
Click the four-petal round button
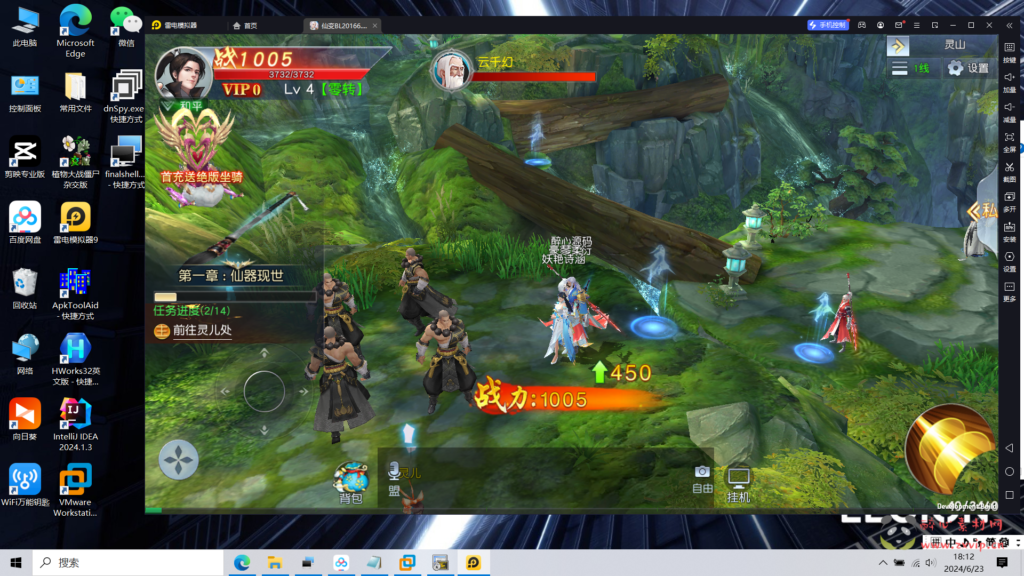click(x=179, y=460)
